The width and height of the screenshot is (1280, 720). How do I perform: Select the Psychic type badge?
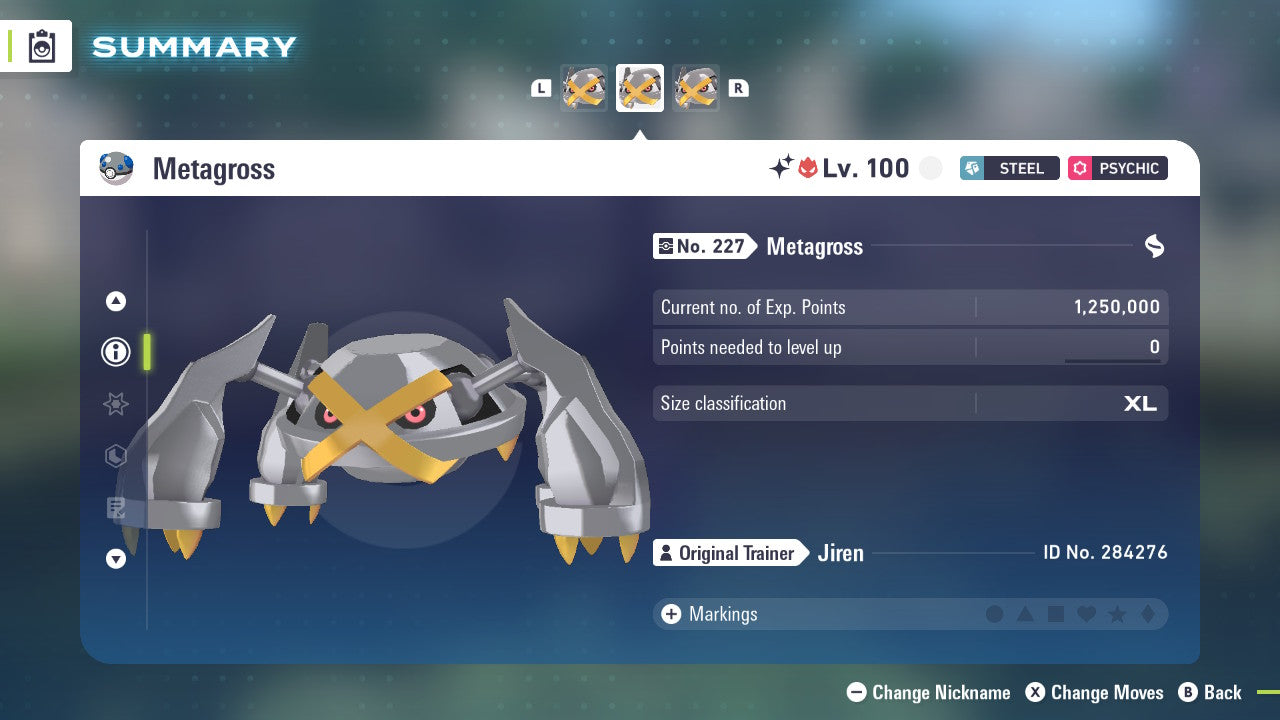point(1117,168)
